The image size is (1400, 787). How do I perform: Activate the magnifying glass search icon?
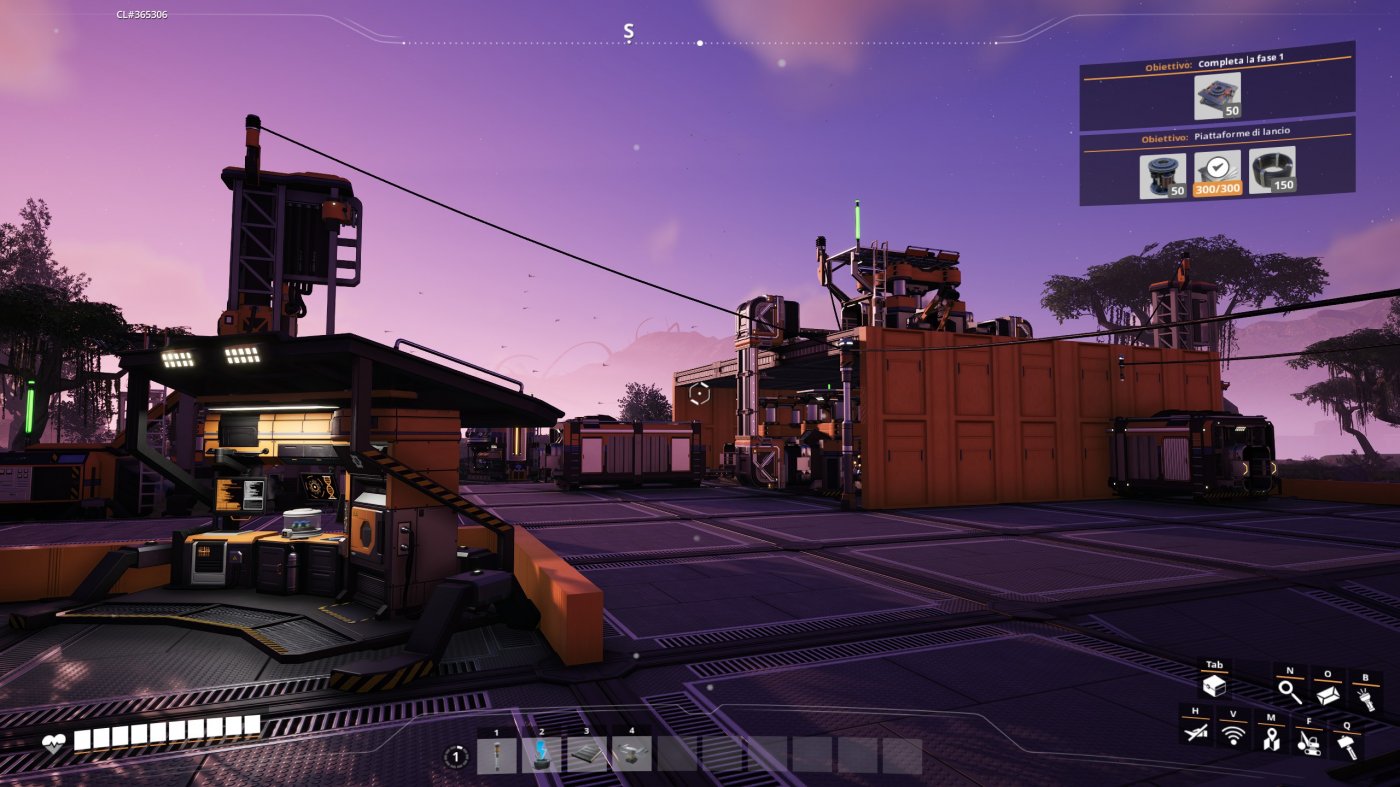click(1290, 690)
